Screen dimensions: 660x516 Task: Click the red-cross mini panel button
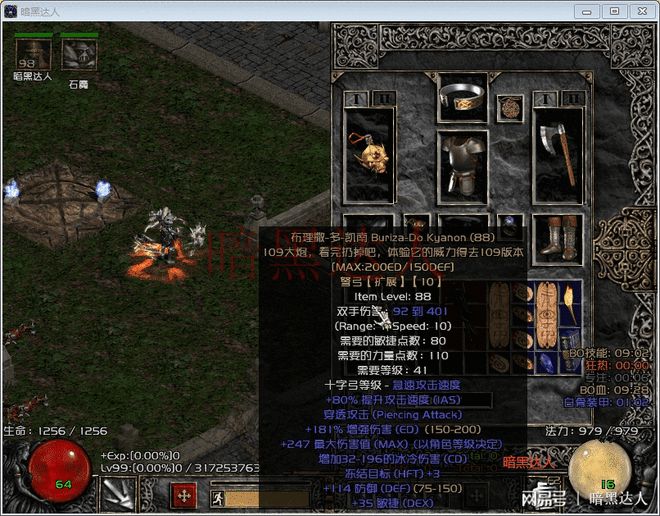click(x=185, y=496)
